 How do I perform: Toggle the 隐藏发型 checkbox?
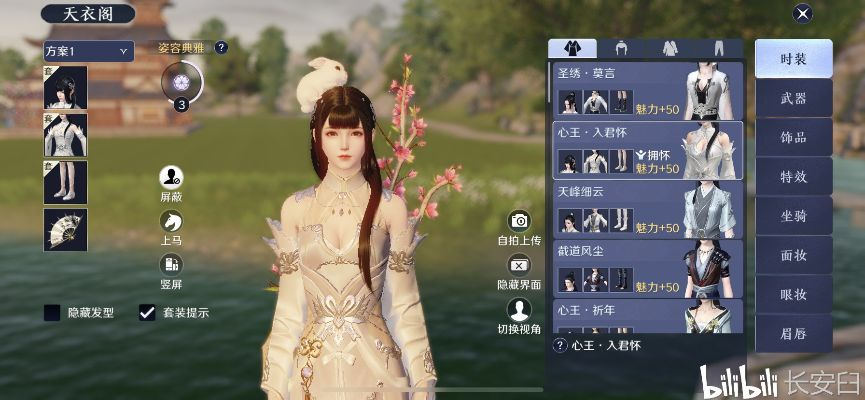[x=53, y=313]
